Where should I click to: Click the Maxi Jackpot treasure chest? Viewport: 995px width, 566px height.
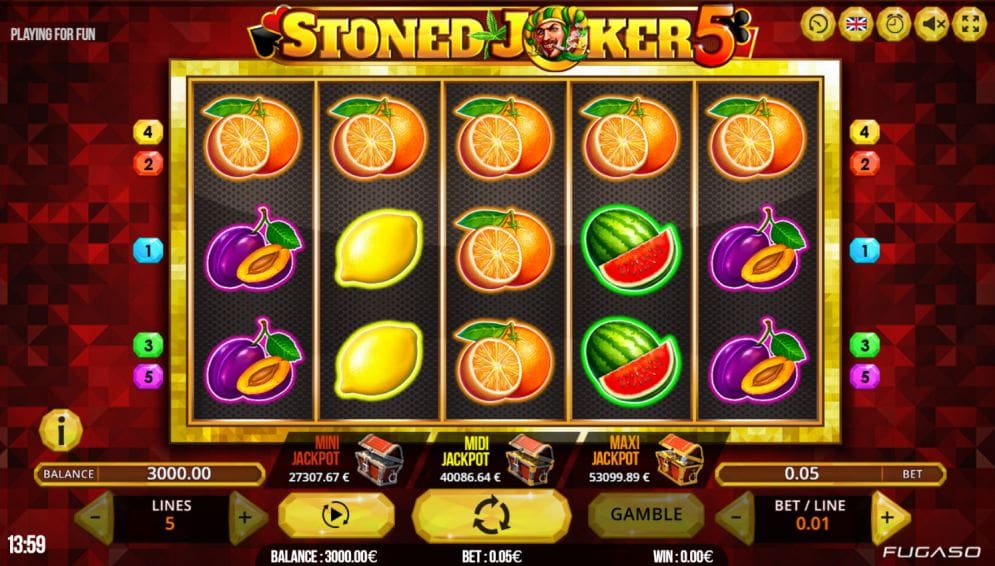(x=678, y=458)
